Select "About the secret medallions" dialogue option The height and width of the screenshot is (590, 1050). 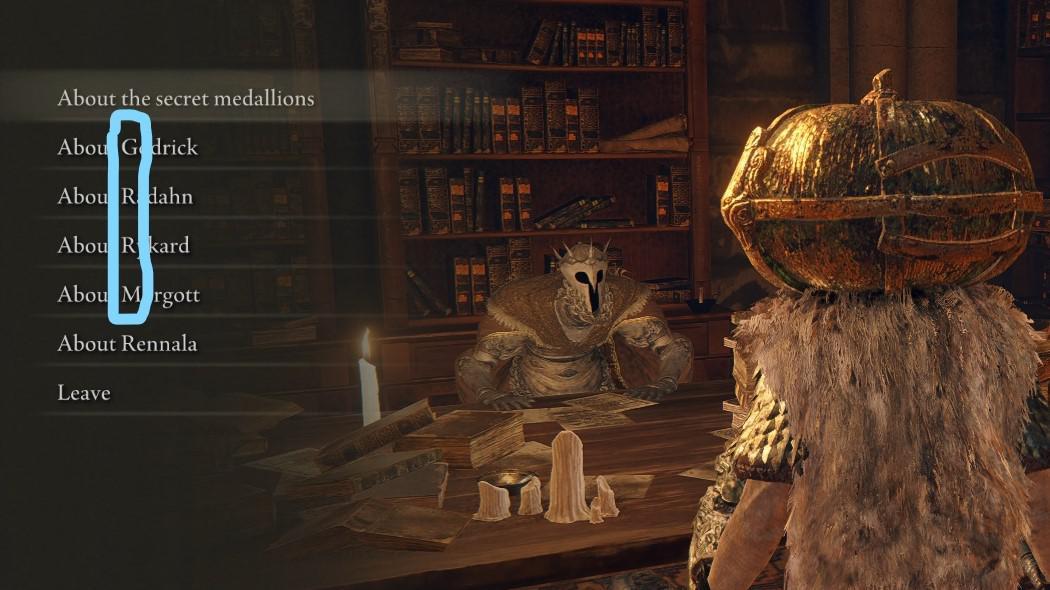click(186, 98)
